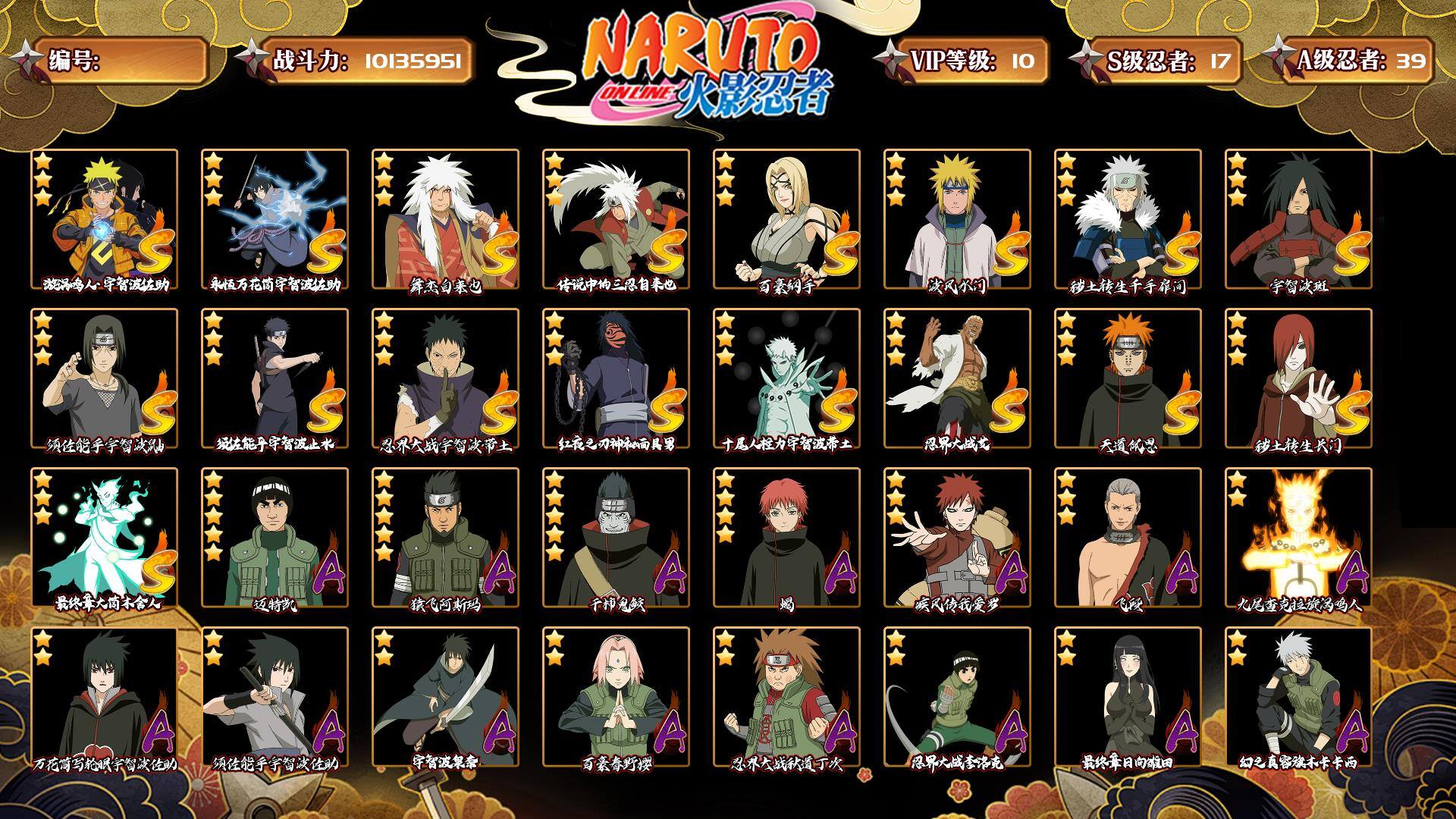Select the Kakashi card
Image resolution: width=1456 pixels, height=819 pixels.
(1298, 697)
